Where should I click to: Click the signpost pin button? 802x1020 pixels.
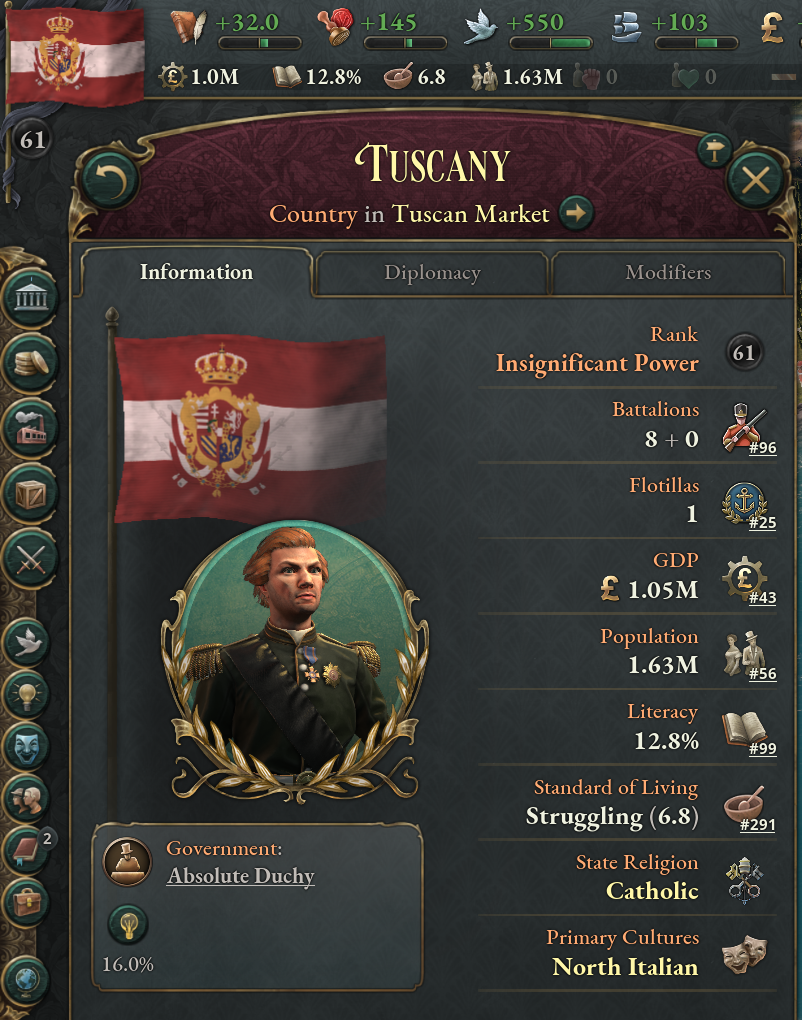(x=714, y=149)
